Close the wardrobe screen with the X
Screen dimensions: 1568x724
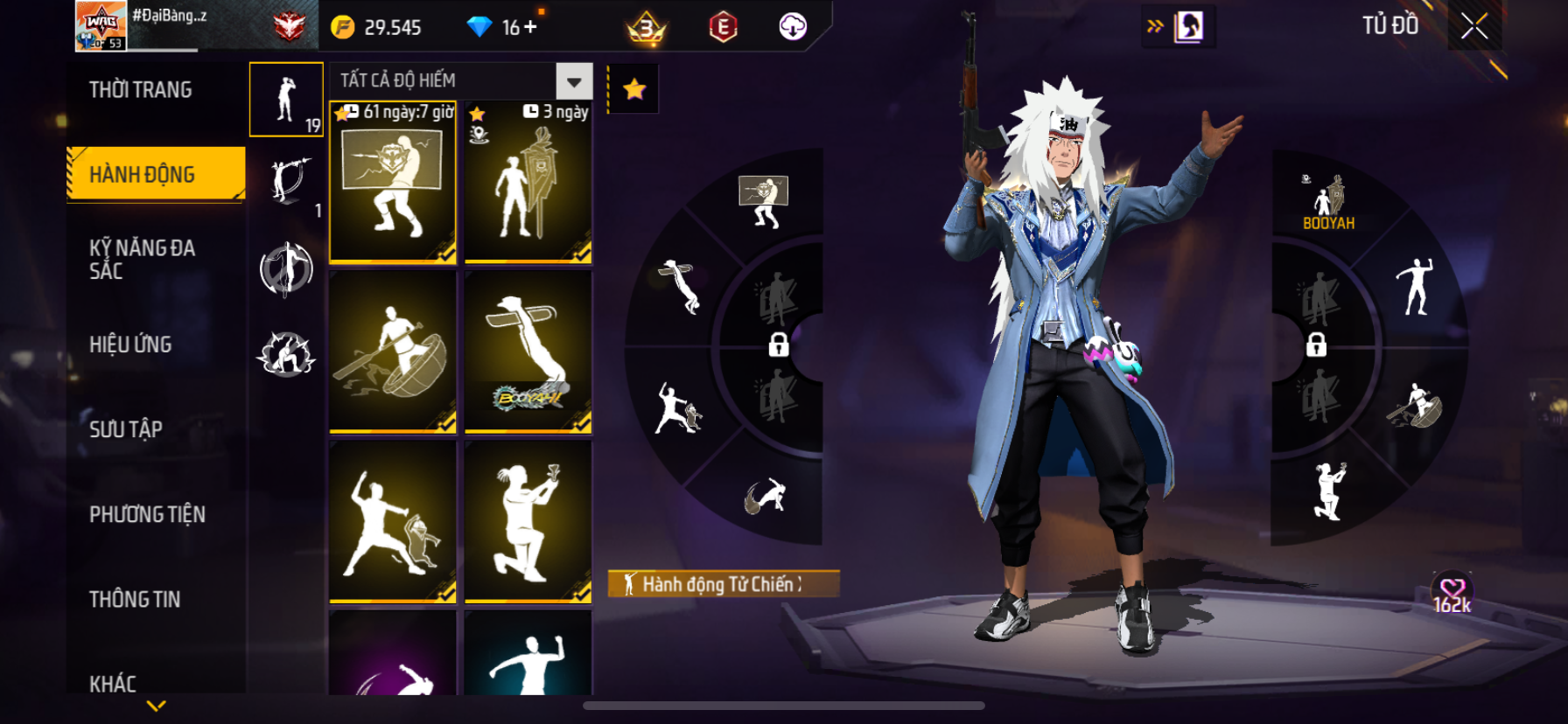1474,27
